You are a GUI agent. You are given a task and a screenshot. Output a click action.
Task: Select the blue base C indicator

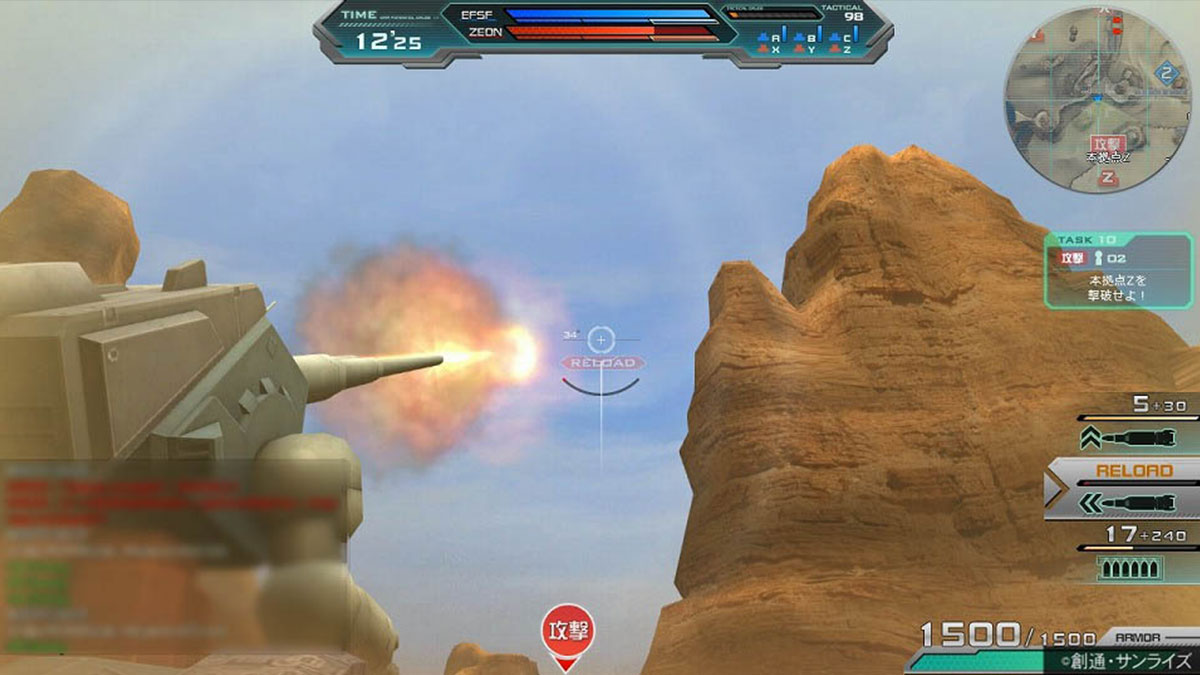pyautogui.click(x=841, y=38)
